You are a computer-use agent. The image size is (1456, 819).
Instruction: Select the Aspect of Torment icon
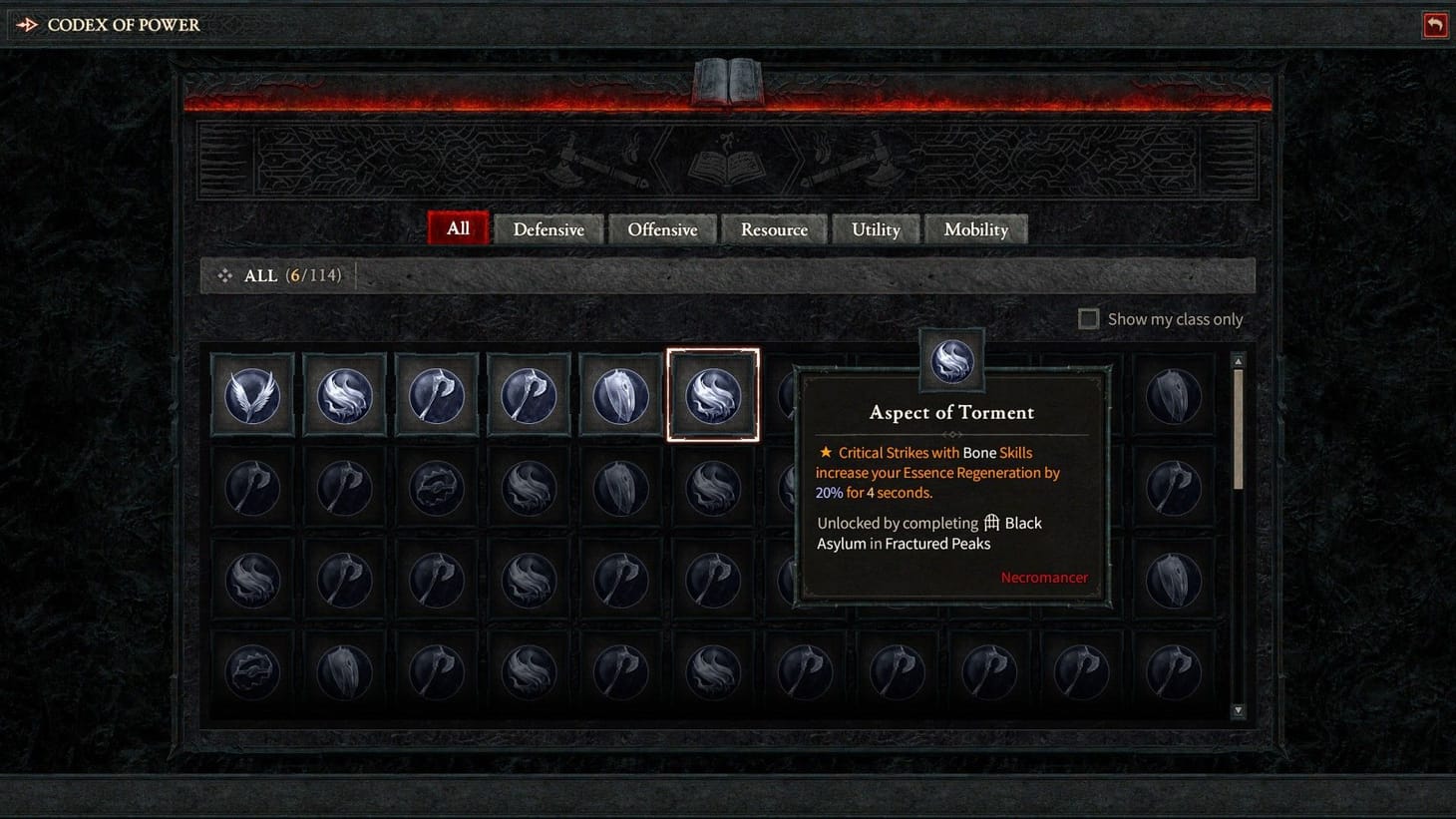click(x=713, y=394)
